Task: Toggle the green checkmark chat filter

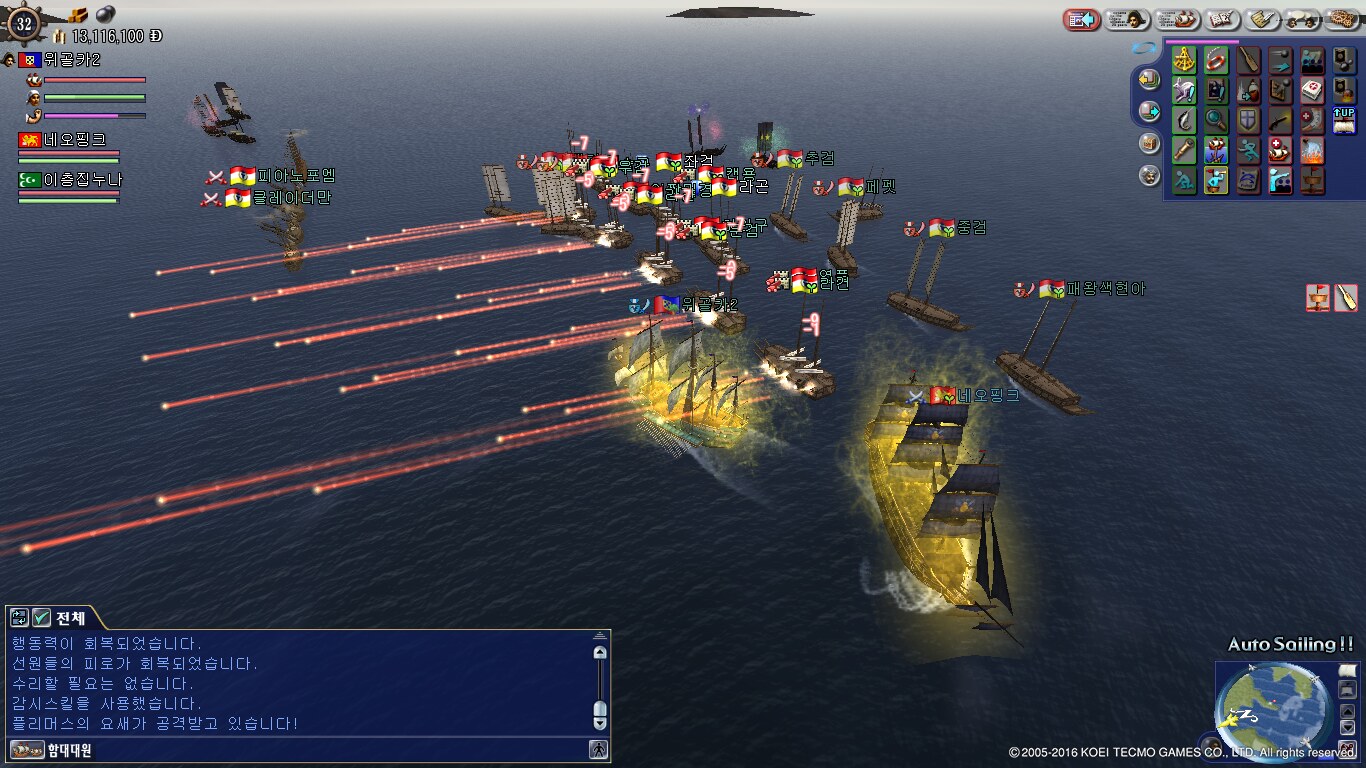Action: [41, 618]
